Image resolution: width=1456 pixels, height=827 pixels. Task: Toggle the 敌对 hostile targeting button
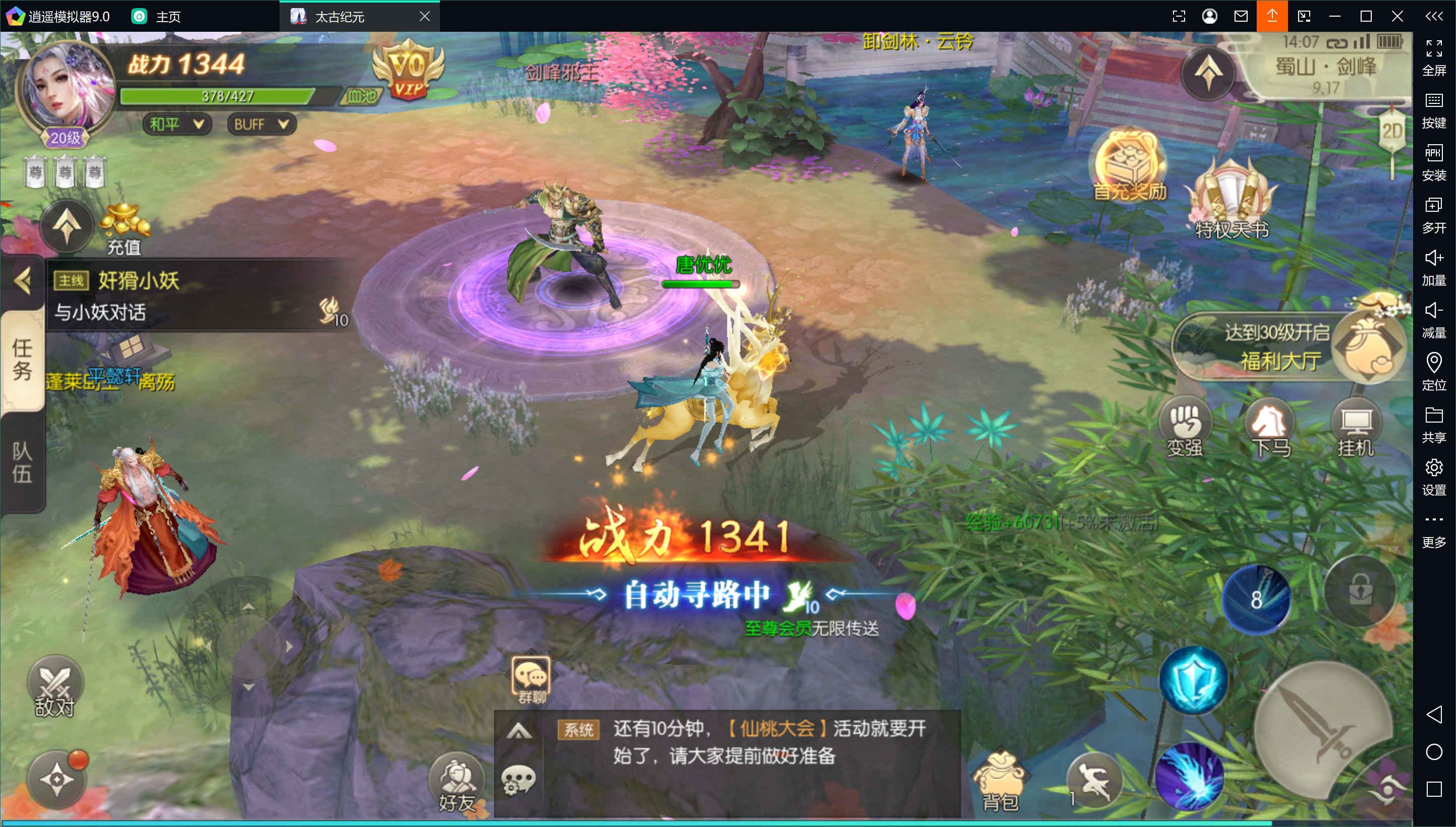point(55,687)
